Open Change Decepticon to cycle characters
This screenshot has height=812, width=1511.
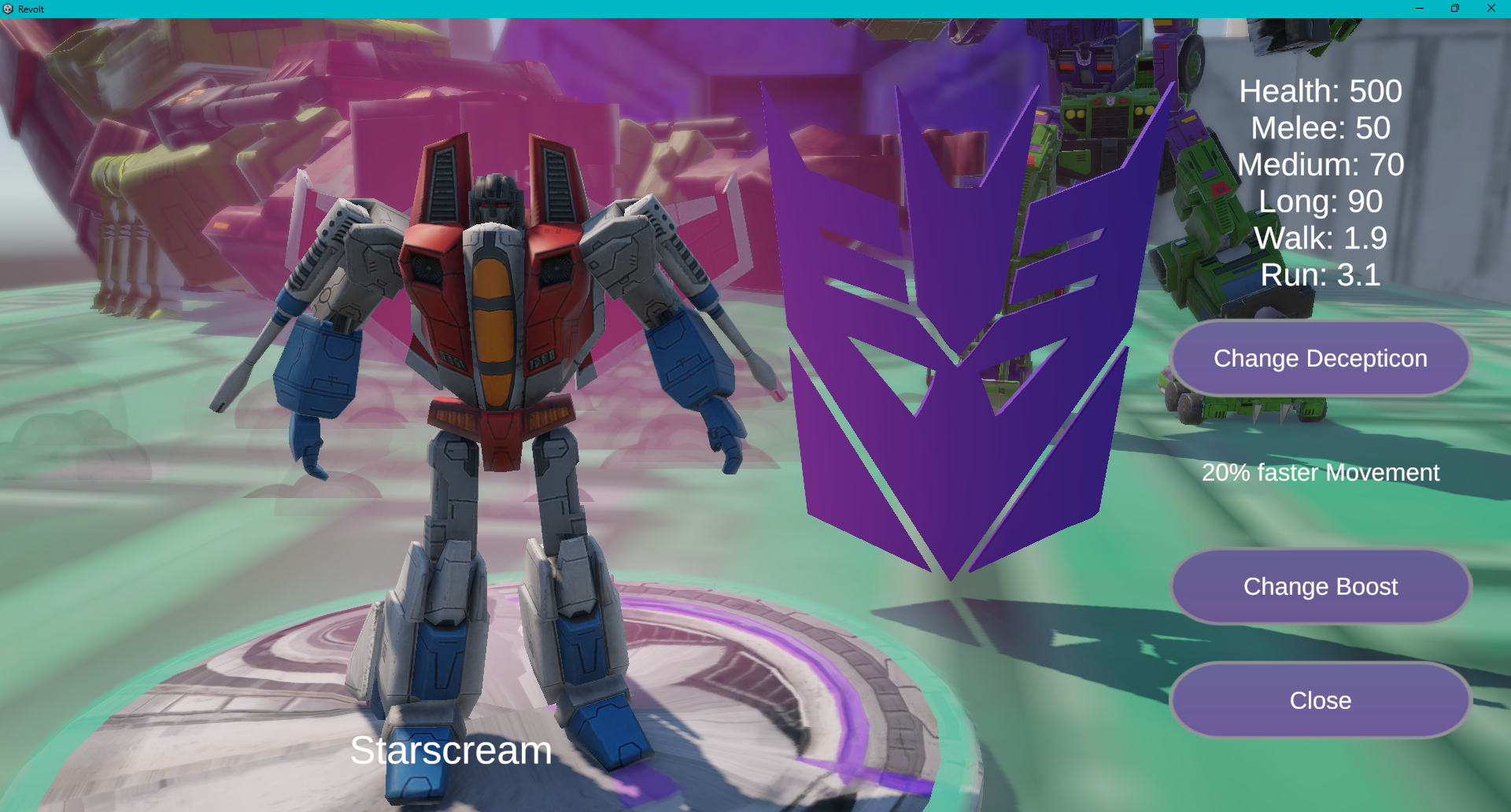click(1321, 357)
